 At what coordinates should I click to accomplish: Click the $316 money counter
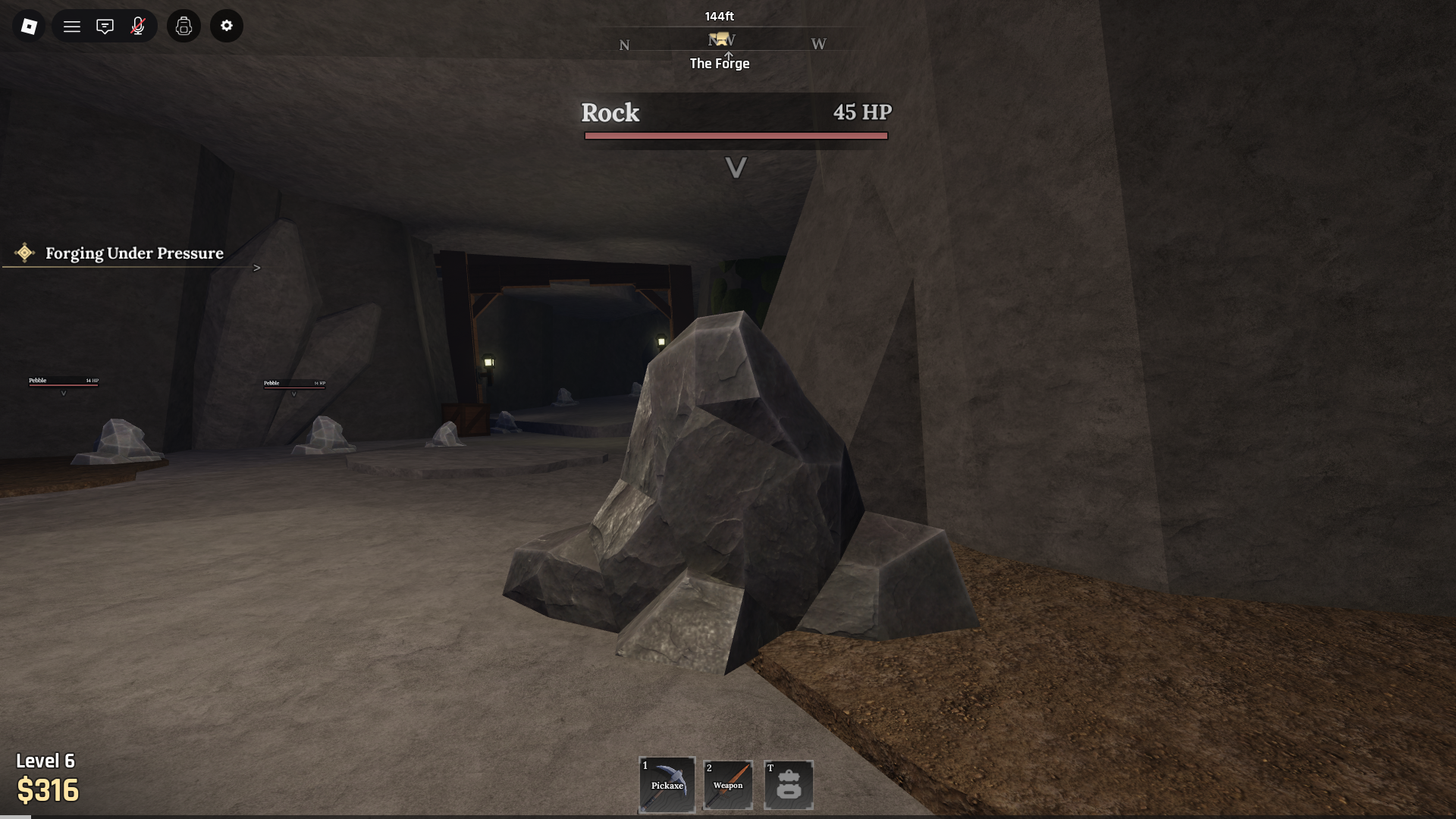pyautogui.click(x=49, y=791)
